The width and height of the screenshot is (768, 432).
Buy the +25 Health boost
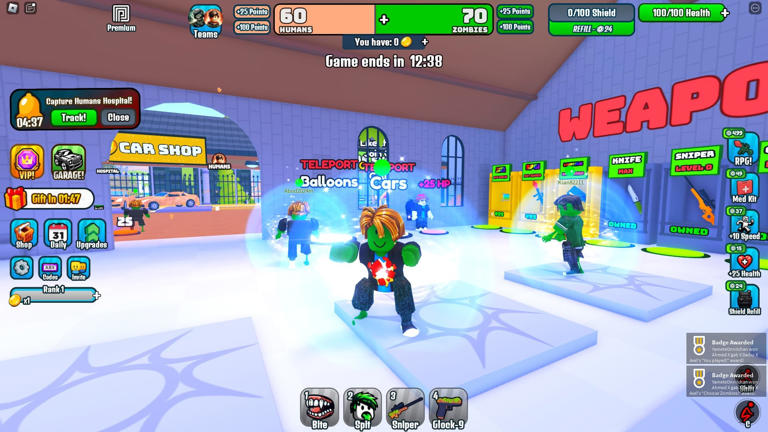(744, 263)
